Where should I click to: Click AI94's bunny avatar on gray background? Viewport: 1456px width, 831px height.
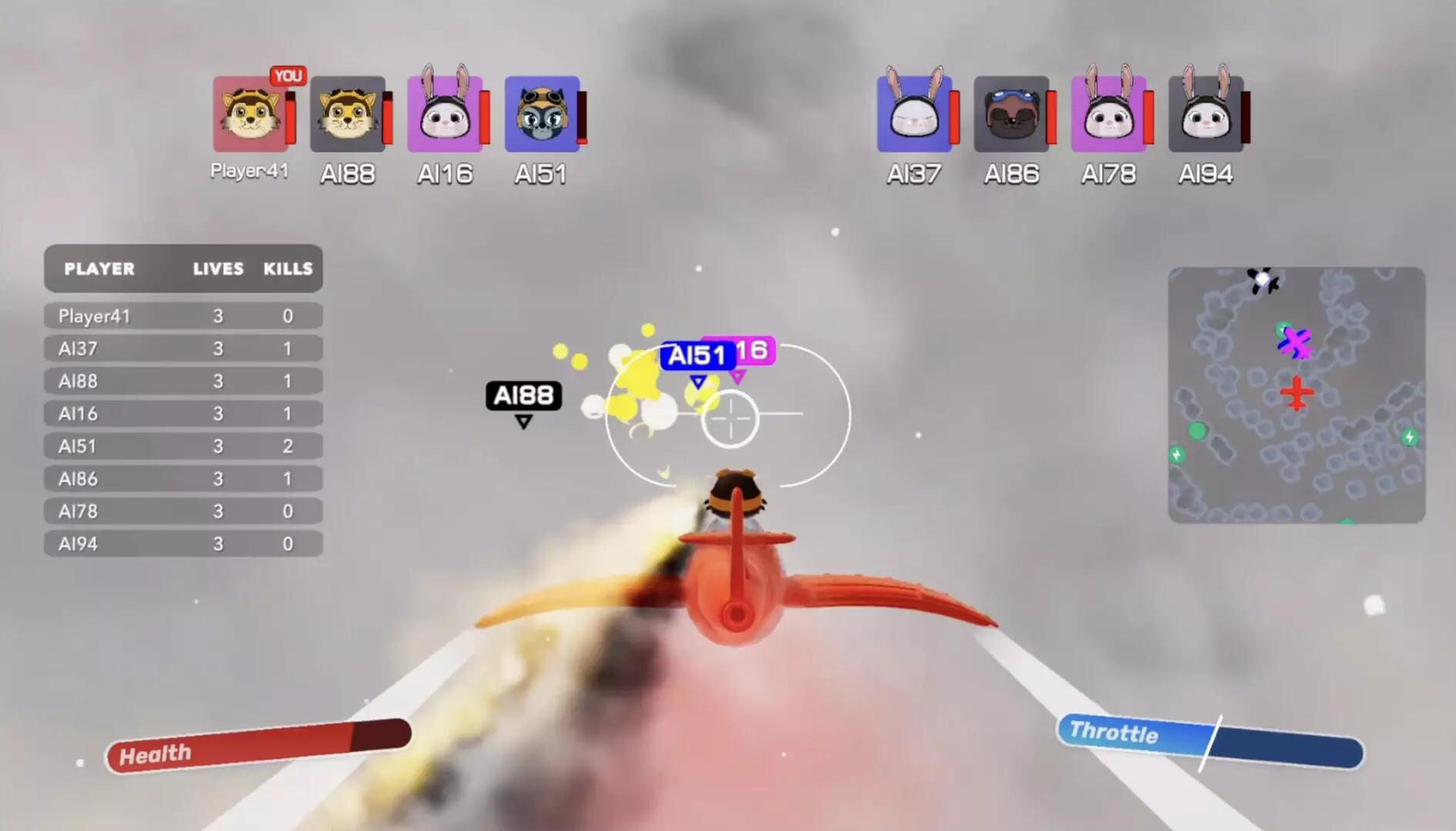(1205, 114)
